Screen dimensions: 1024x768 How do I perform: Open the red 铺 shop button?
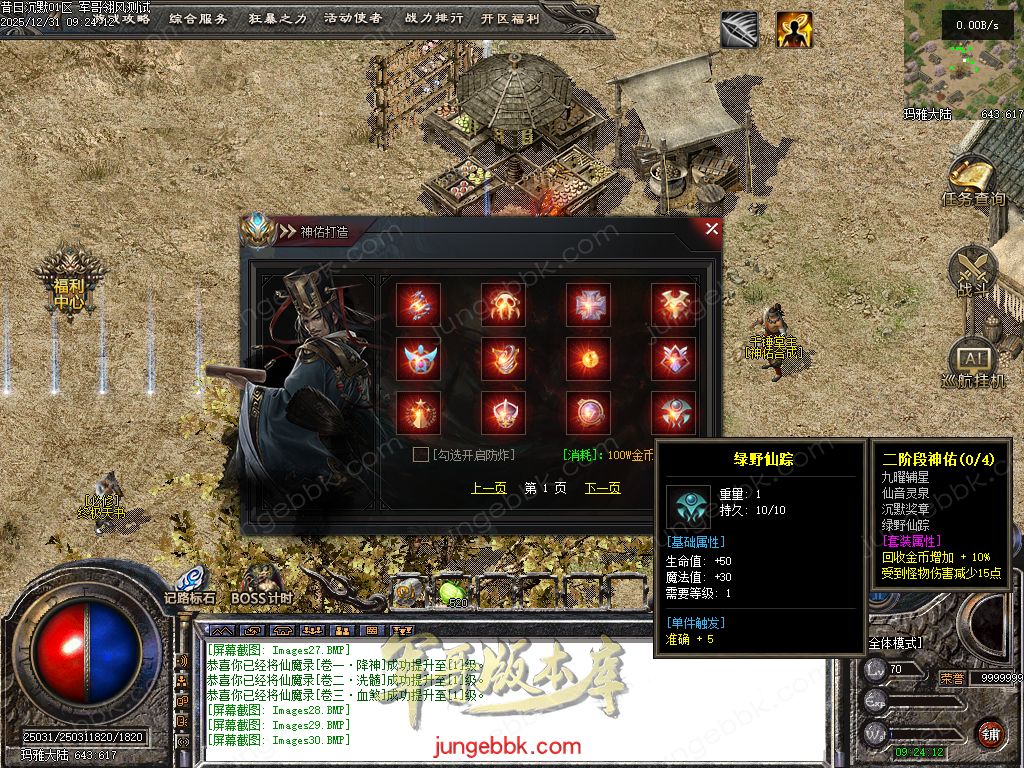[990, 733]
